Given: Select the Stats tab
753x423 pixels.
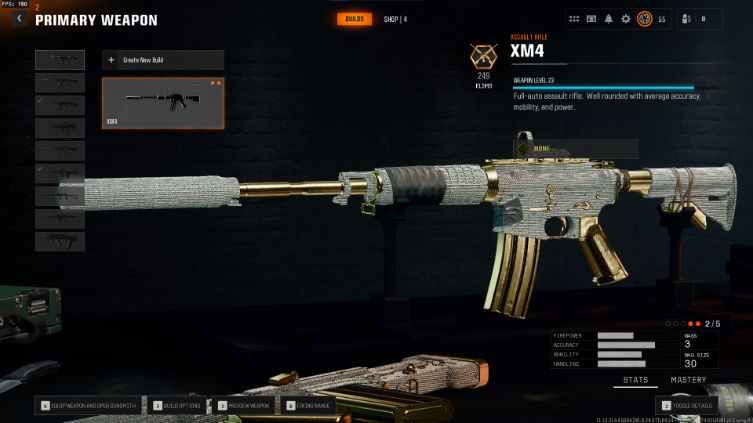Looking at the screenshot, I should [635, 380].
